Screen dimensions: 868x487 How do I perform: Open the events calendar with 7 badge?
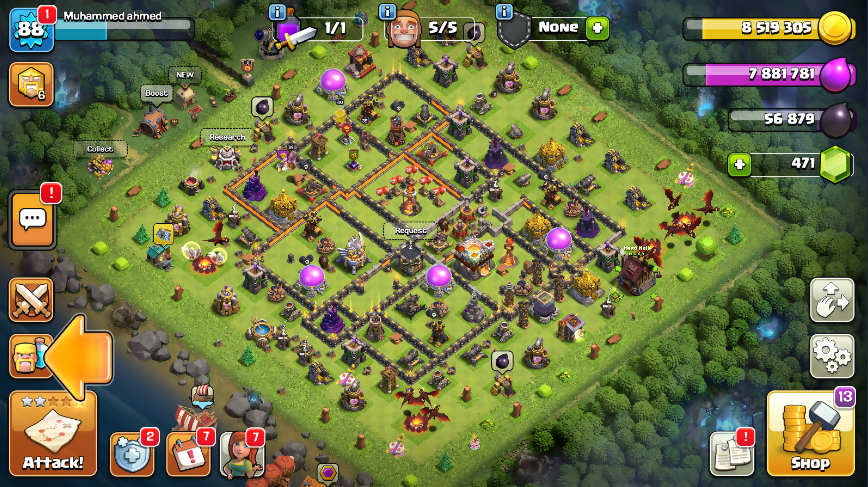[x=188, y=455]
